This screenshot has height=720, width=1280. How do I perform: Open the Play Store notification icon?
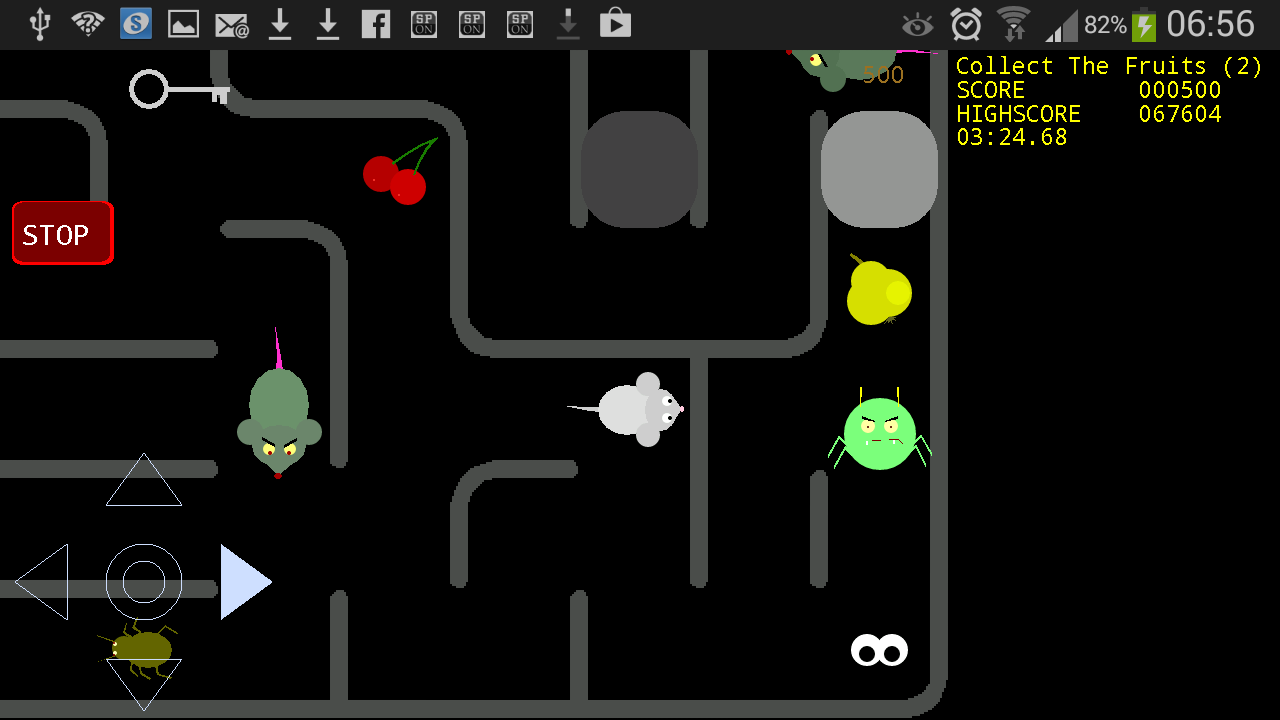(x=615, y=23)
